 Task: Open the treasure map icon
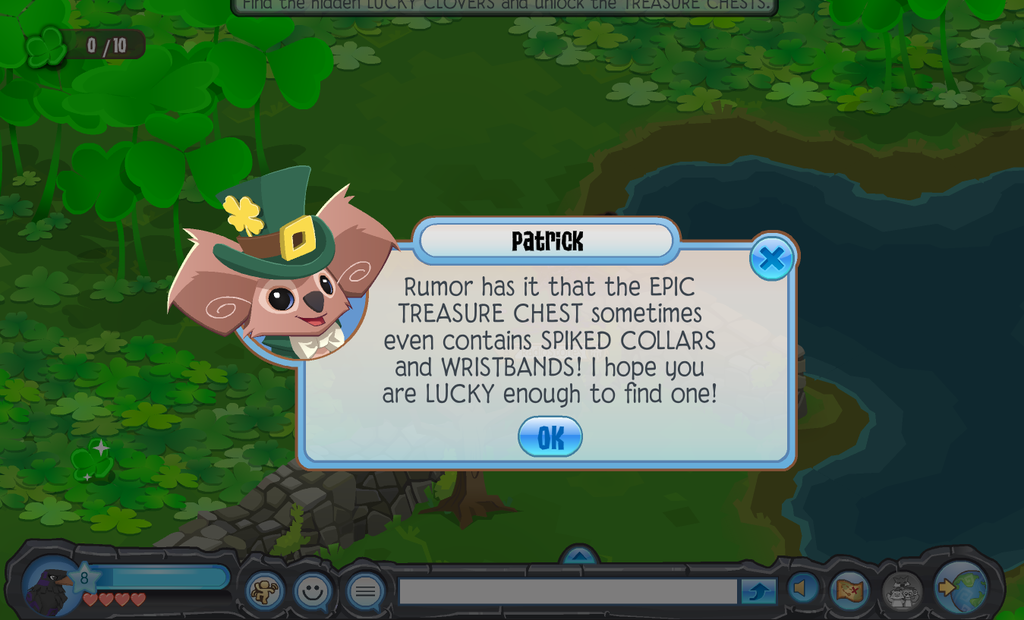849,590
